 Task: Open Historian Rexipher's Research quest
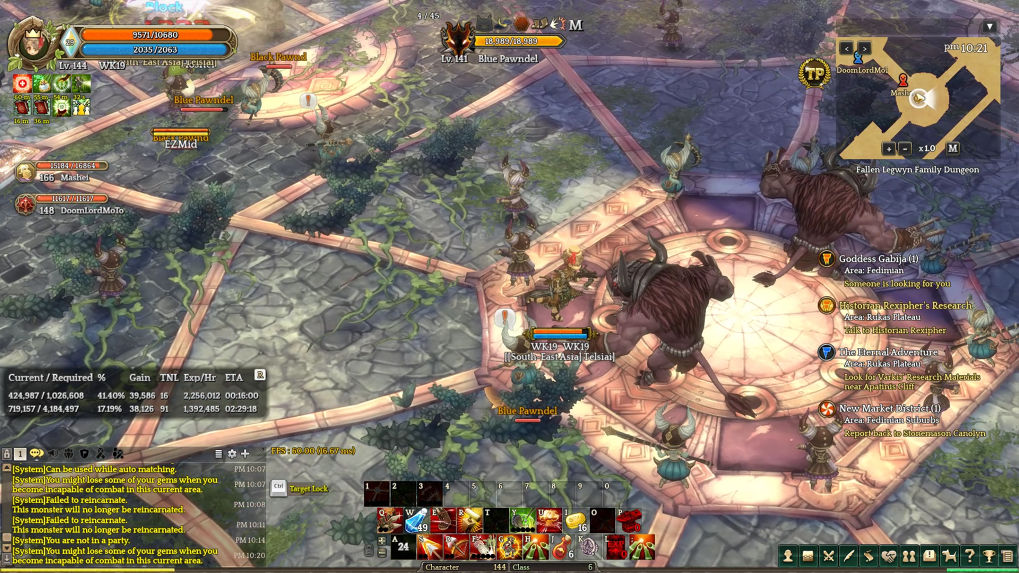[905, 306]
